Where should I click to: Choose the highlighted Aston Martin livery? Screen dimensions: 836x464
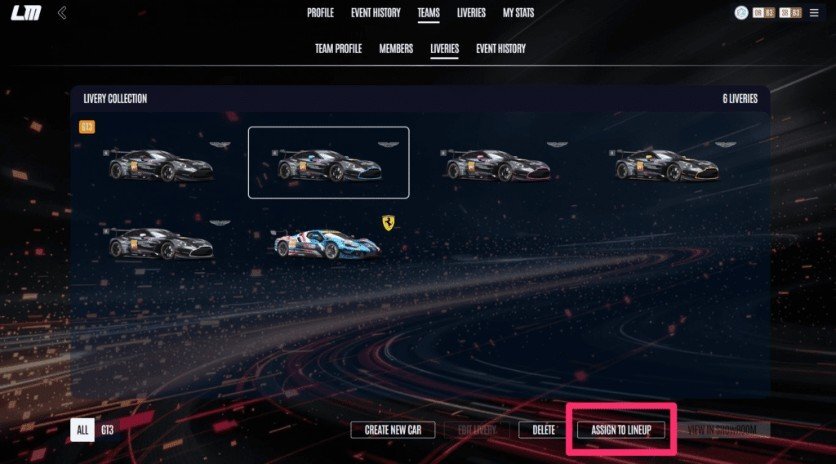point(328,163)
